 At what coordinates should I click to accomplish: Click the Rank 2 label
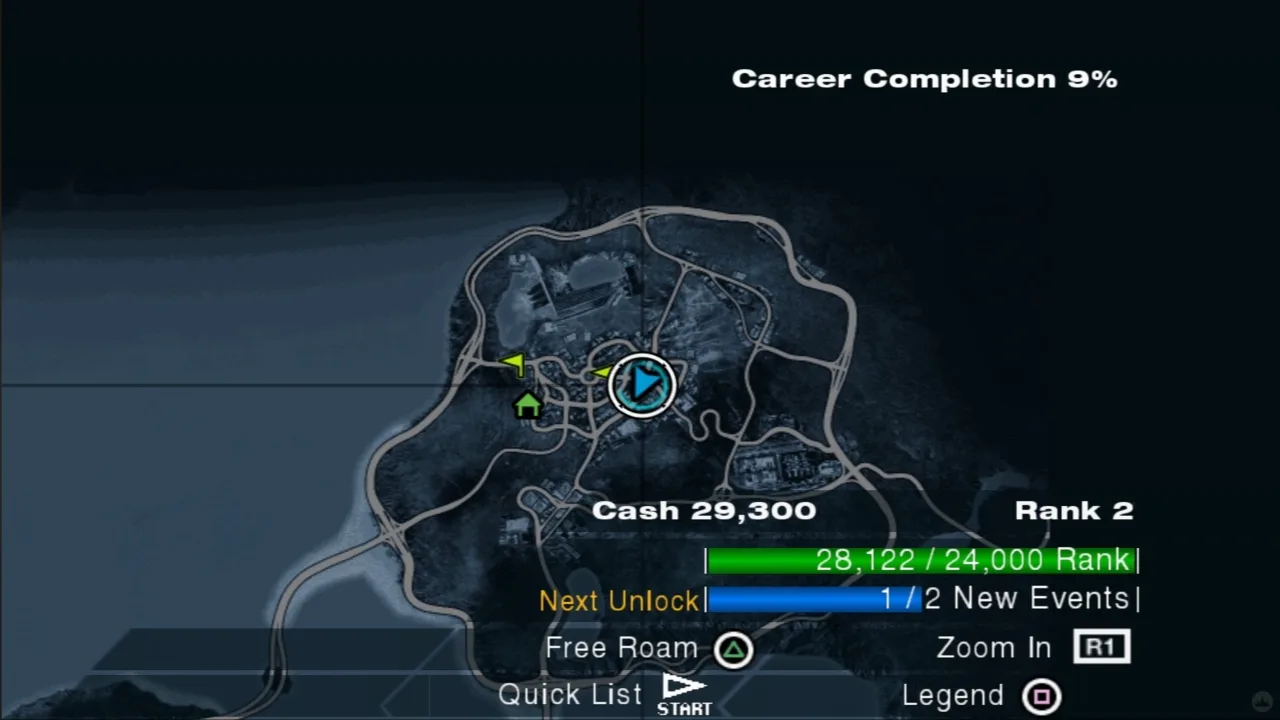coord(1074,510)
